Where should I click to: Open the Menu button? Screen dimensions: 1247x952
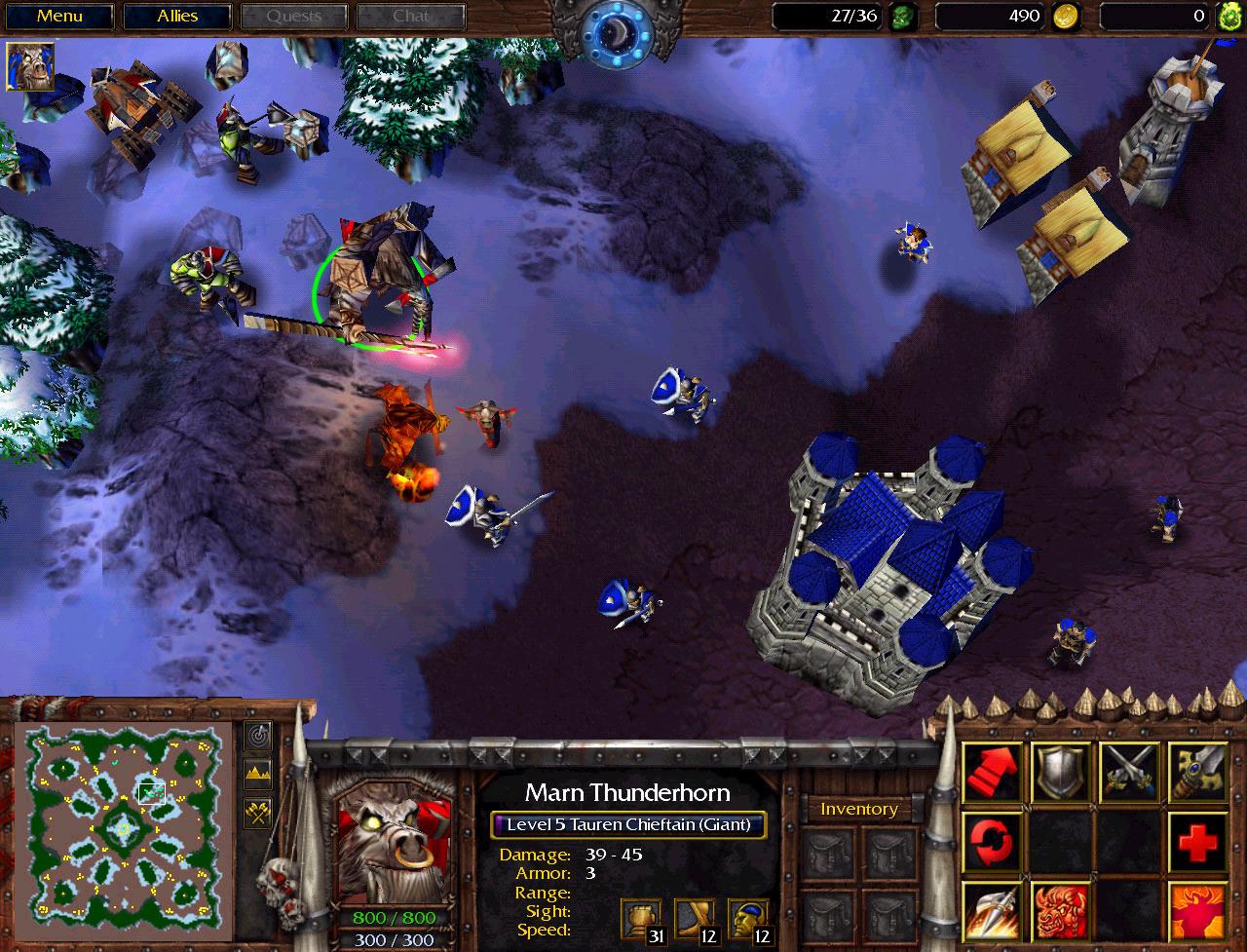click(59, 17)
